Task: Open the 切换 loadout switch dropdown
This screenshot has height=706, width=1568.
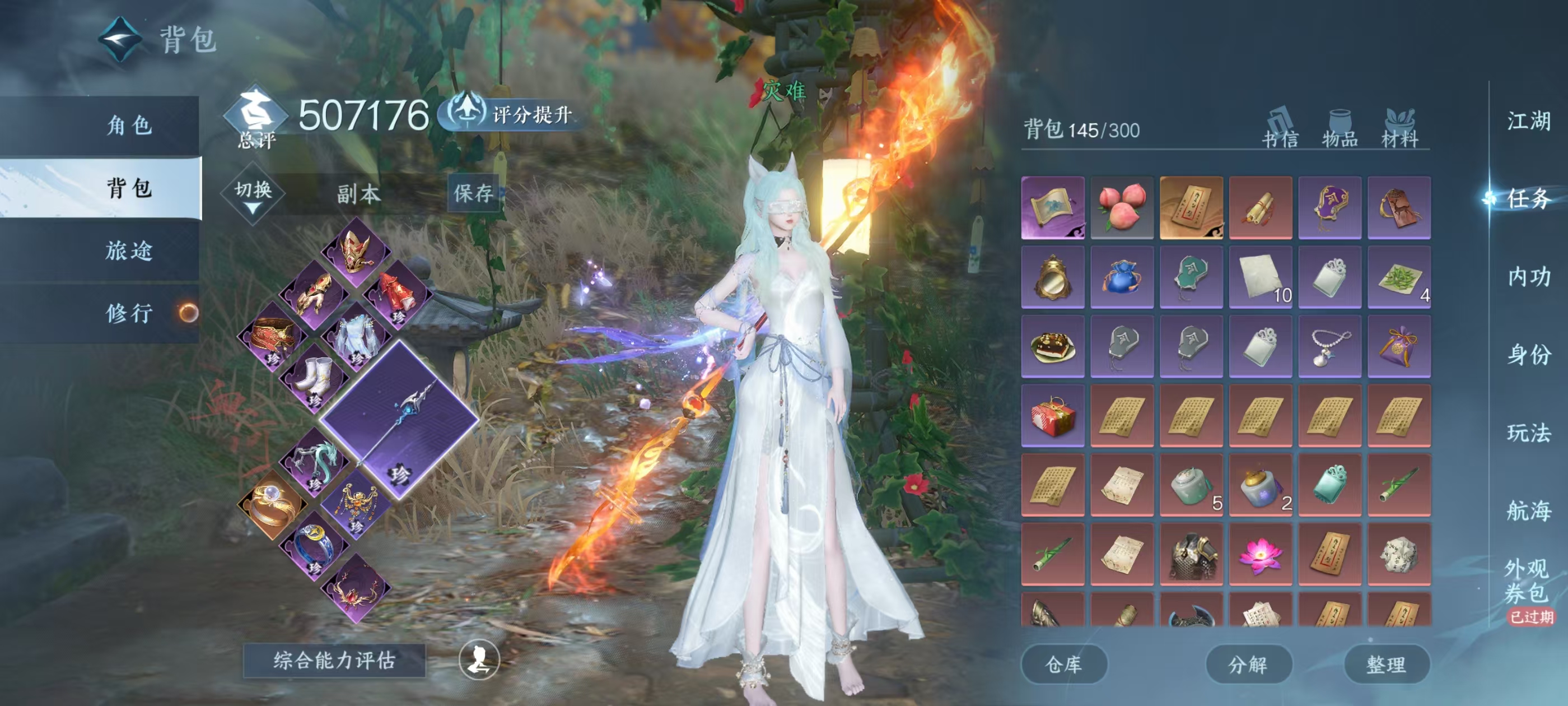Action: coord(253,195)
